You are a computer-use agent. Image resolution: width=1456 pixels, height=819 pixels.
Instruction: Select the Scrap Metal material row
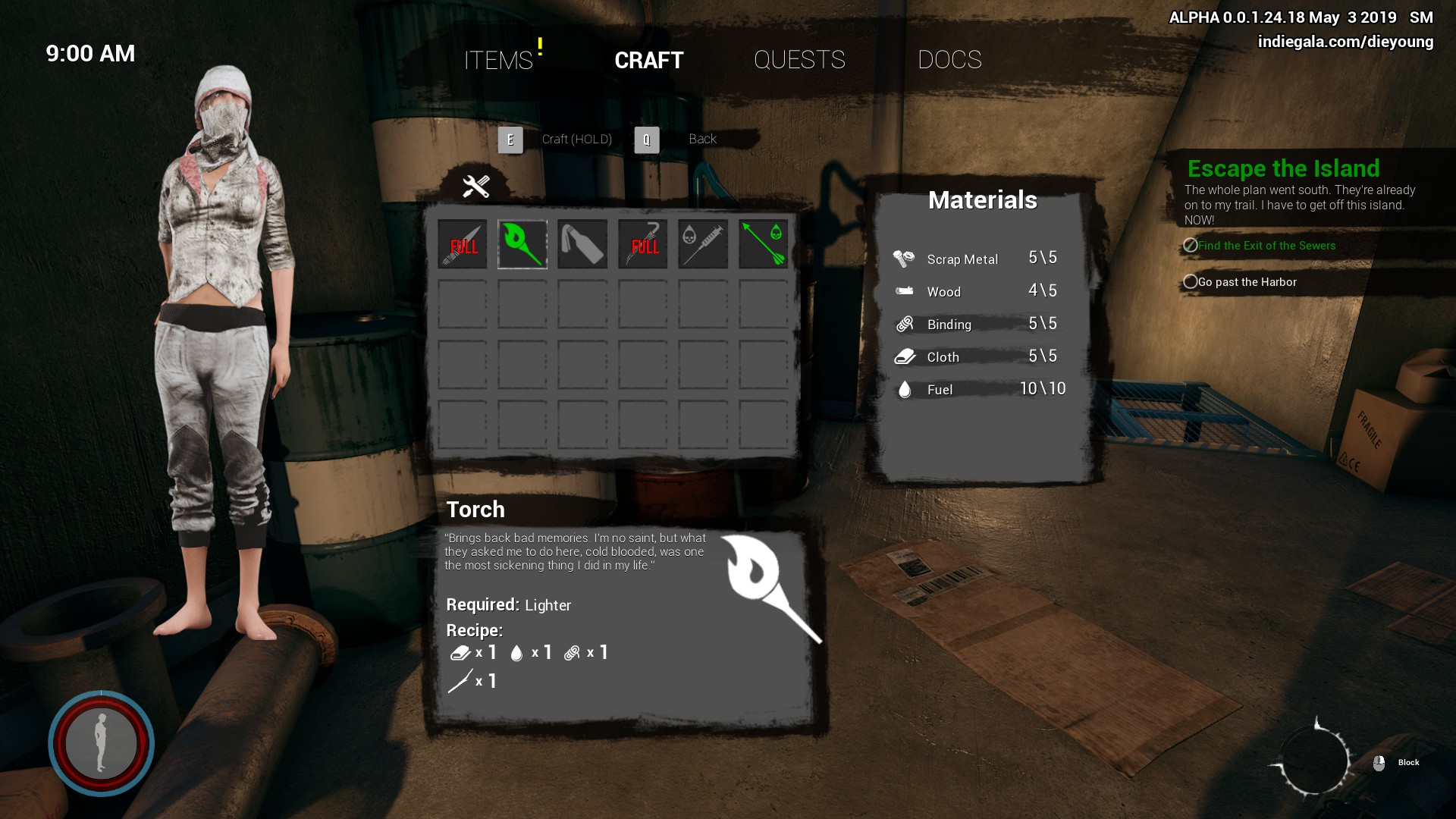point(978,259)
